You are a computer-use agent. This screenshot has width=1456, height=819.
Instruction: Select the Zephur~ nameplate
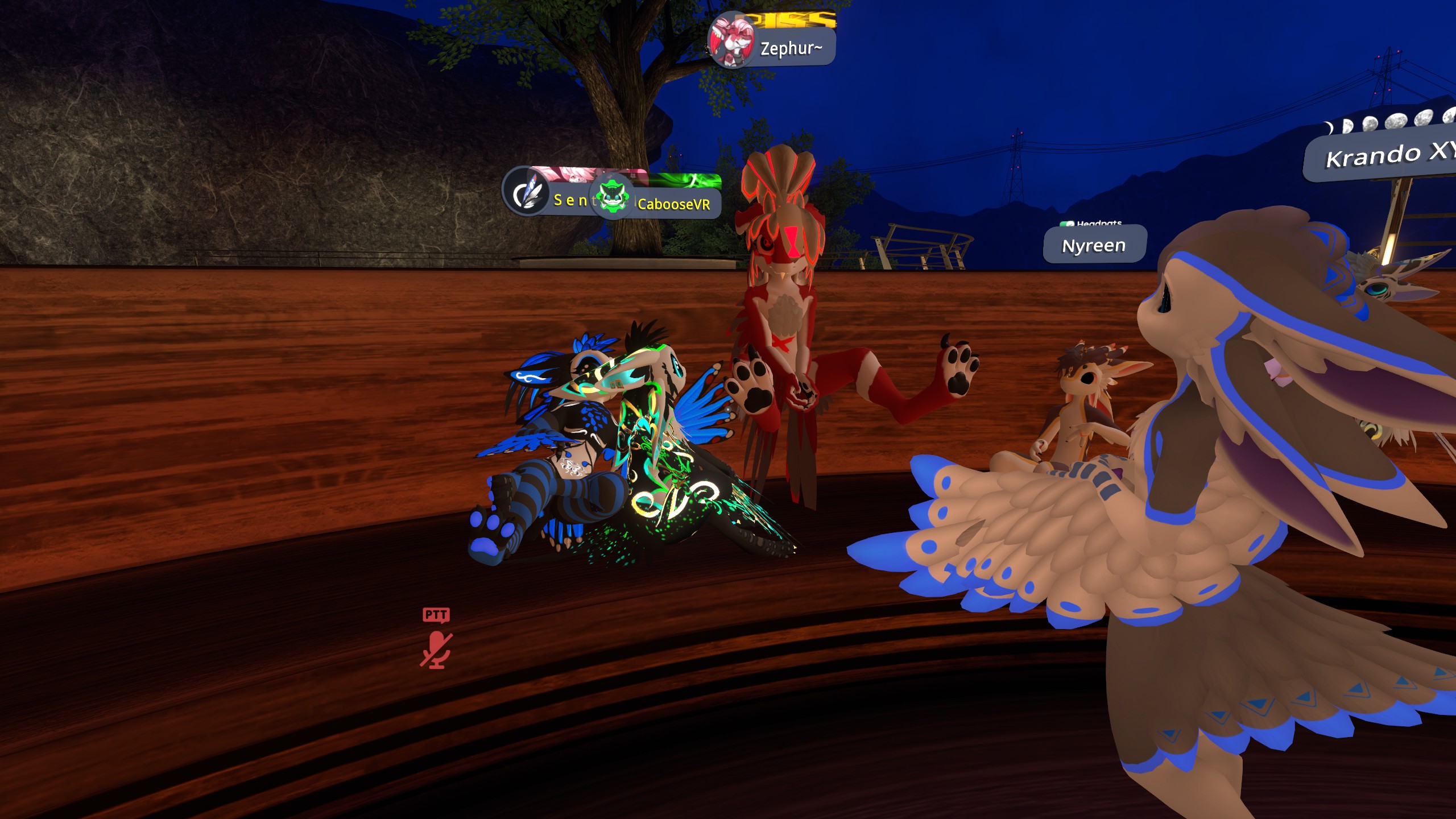(x=791, y=49)
